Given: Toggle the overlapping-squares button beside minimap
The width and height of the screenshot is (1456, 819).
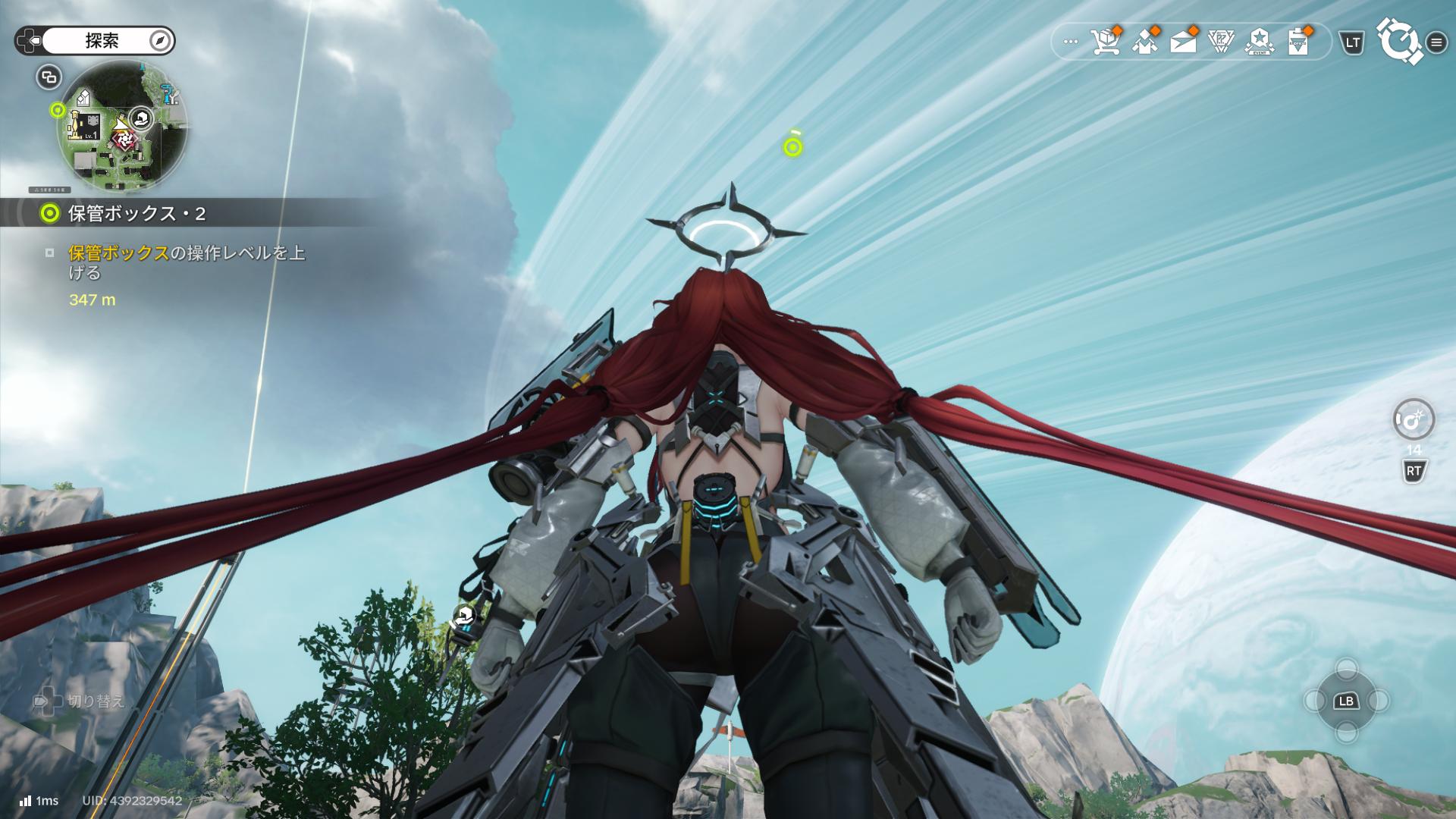Looking at the screenshot, I should point(49,77).
